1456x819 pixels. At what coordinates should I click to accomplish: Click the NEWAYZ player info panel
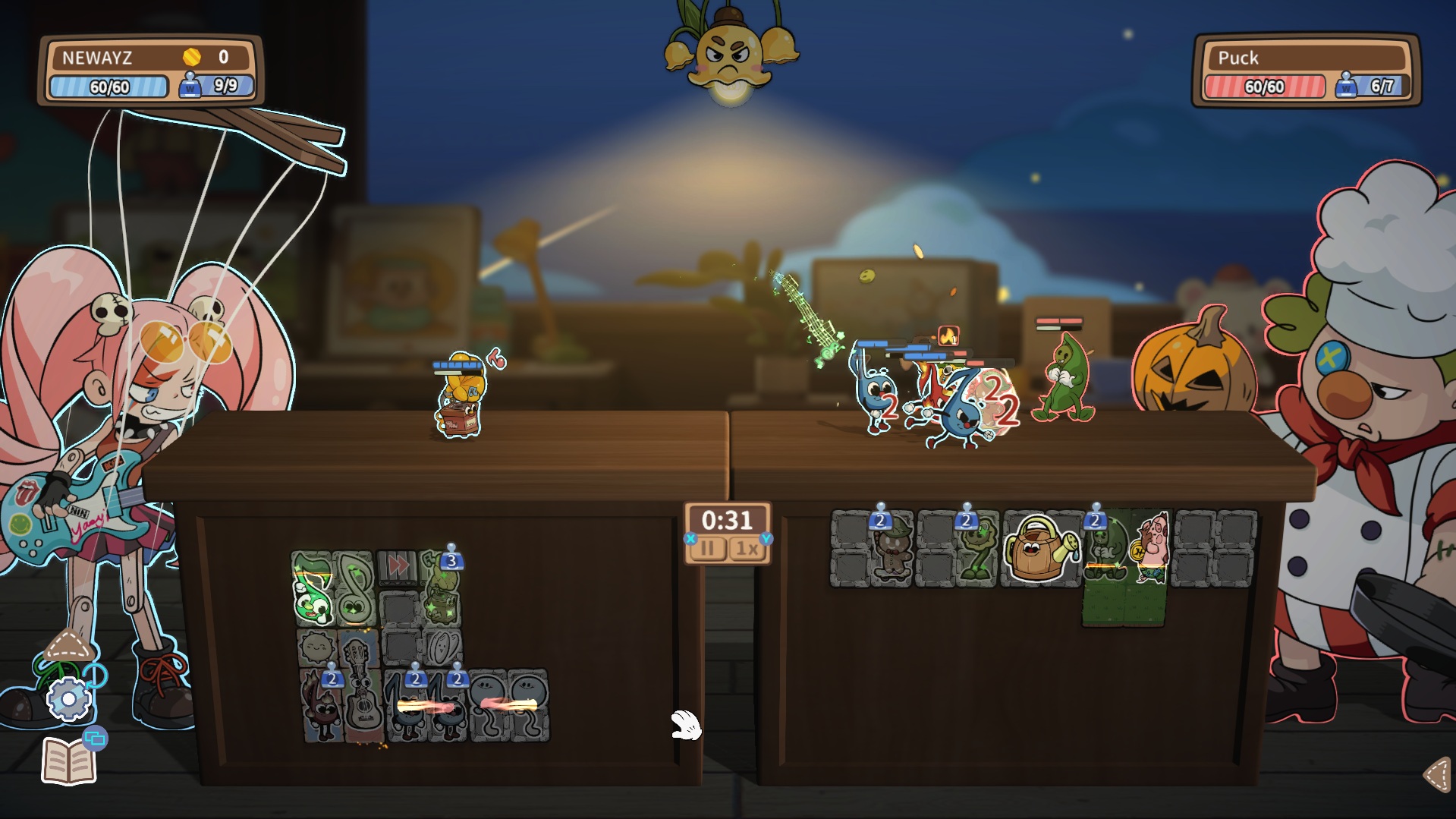point(151,71)
